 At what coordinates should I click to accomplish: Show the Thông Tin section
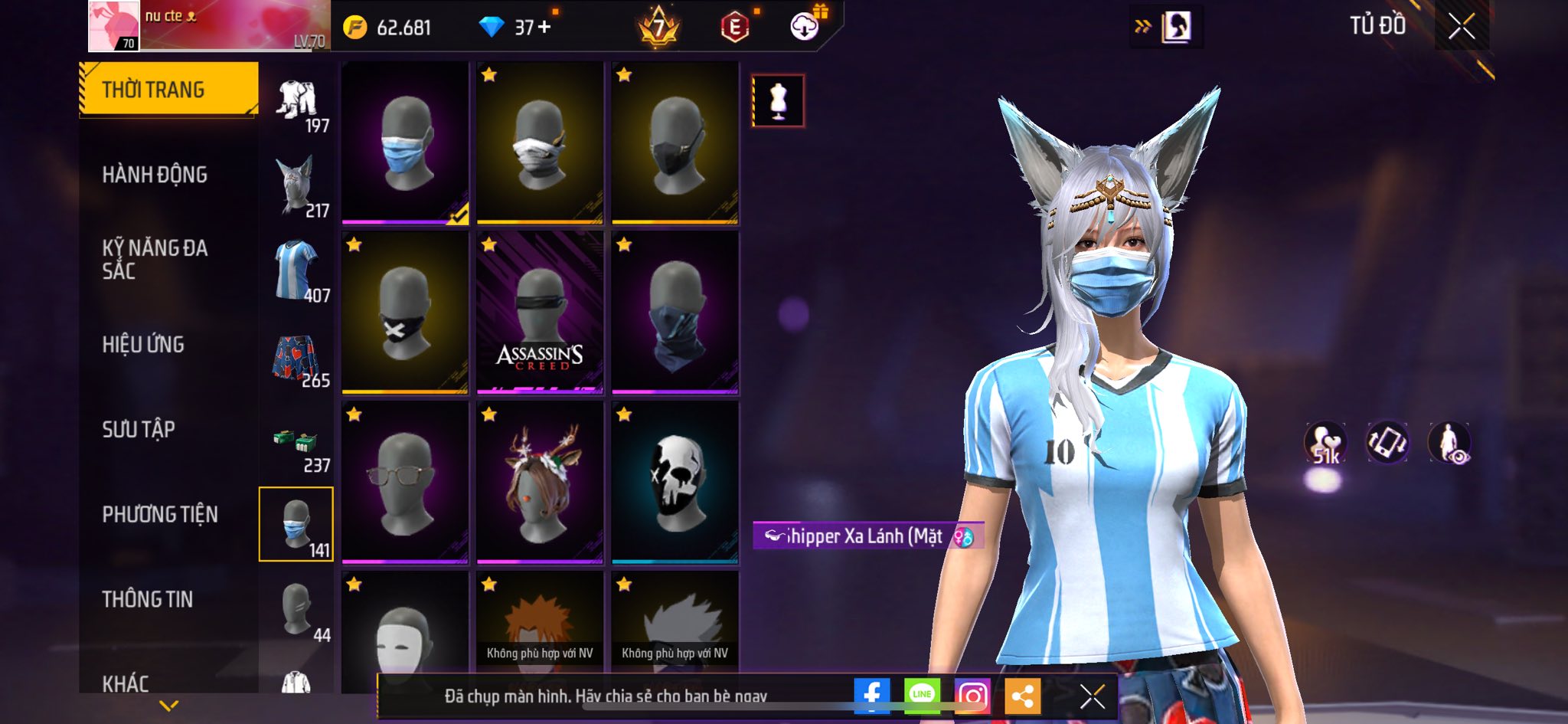click(x=148, y=599)
